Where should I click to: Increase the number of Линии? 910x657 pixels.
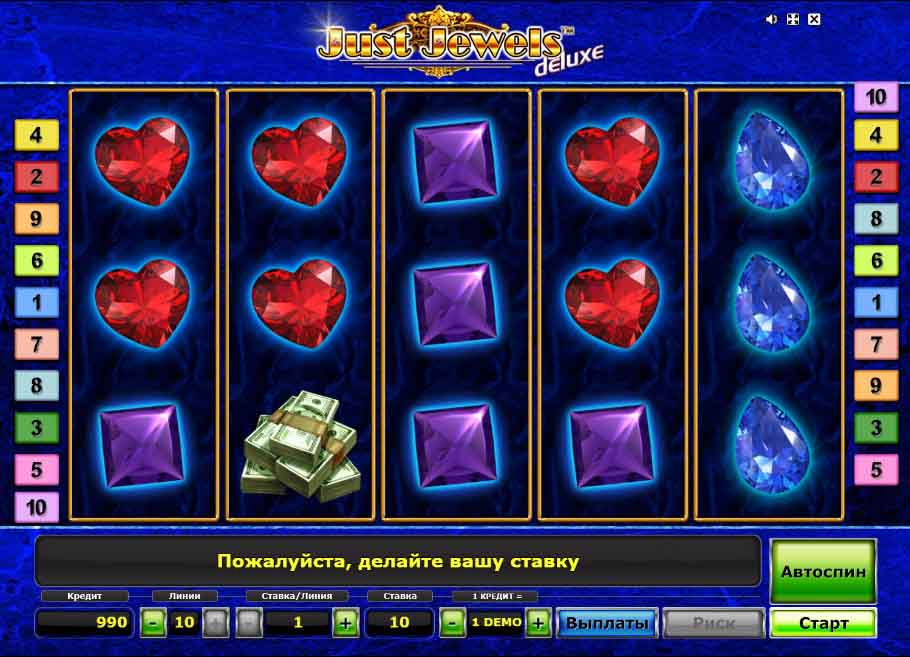tap(215, 623)
